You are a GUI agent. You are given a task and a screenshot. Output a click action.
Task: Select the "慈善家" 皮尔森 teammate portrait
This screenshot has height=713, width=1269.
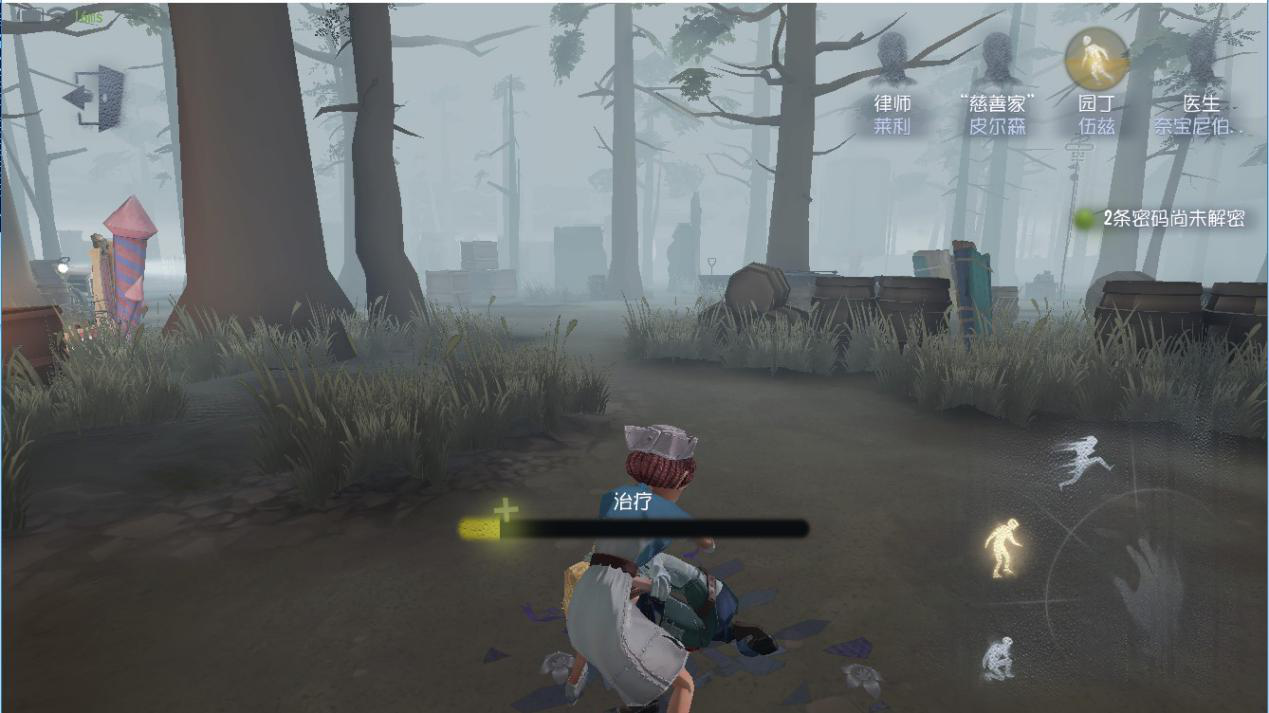[x=997, y=60]
